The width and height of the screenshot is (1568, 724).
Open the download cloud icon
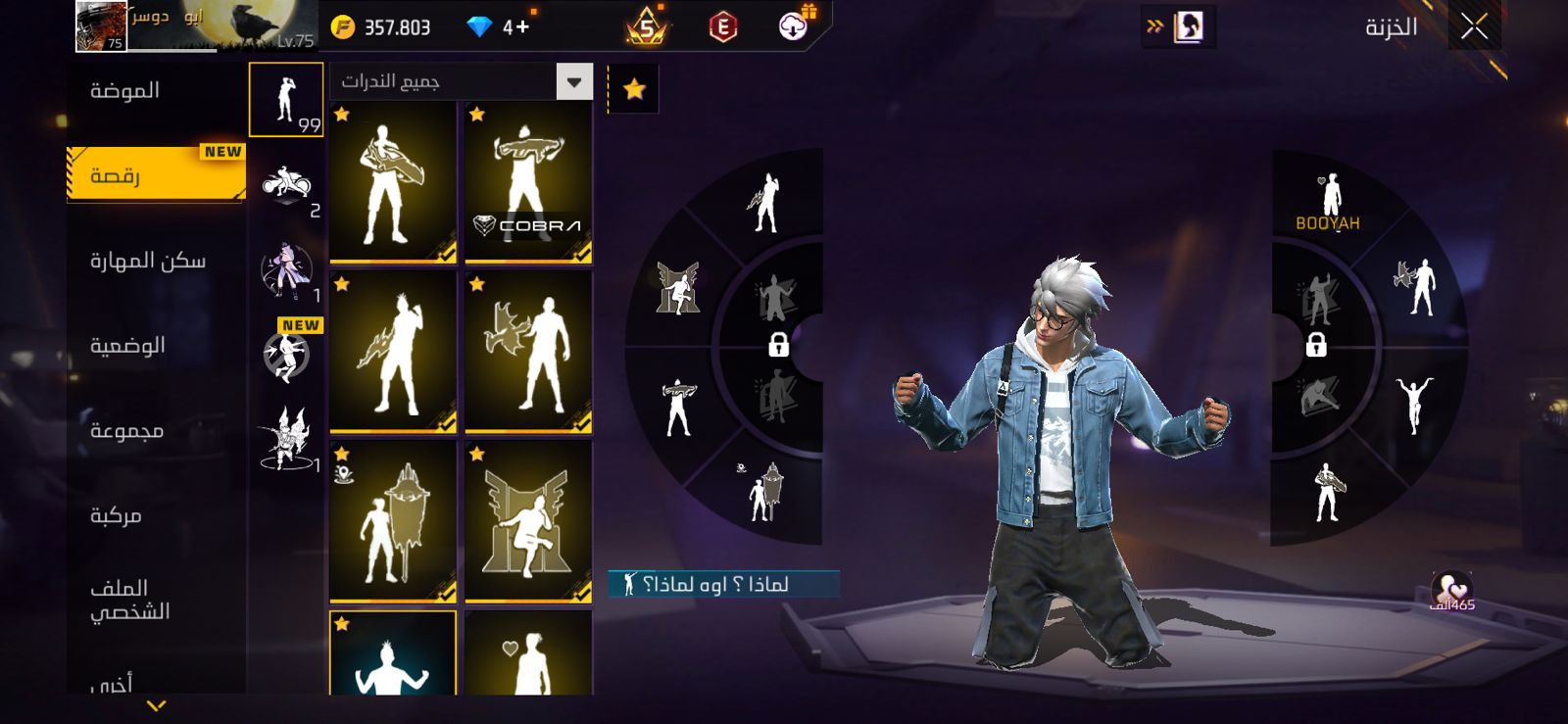[794, 26]
